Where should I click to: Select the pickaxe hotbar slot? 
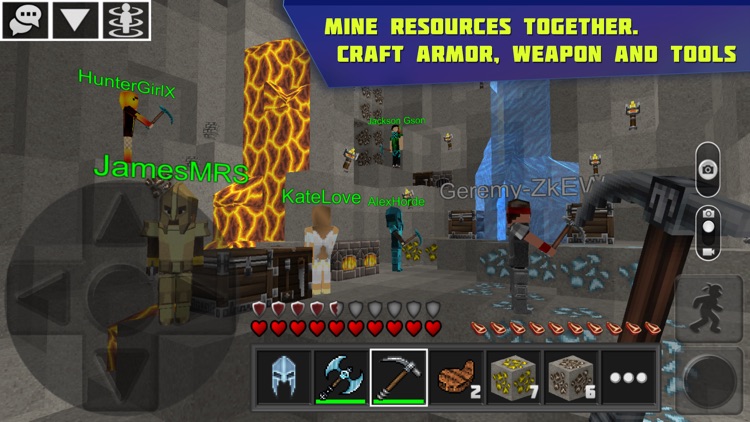pos(399,377)
